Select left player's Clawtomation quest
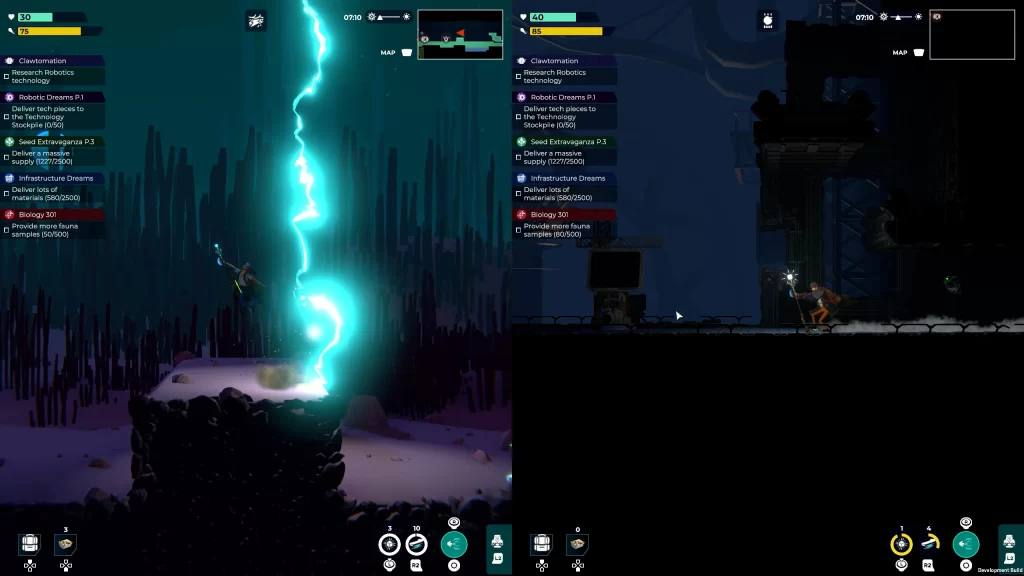Viewport: 1024px width, 576px height. (55, 61)
